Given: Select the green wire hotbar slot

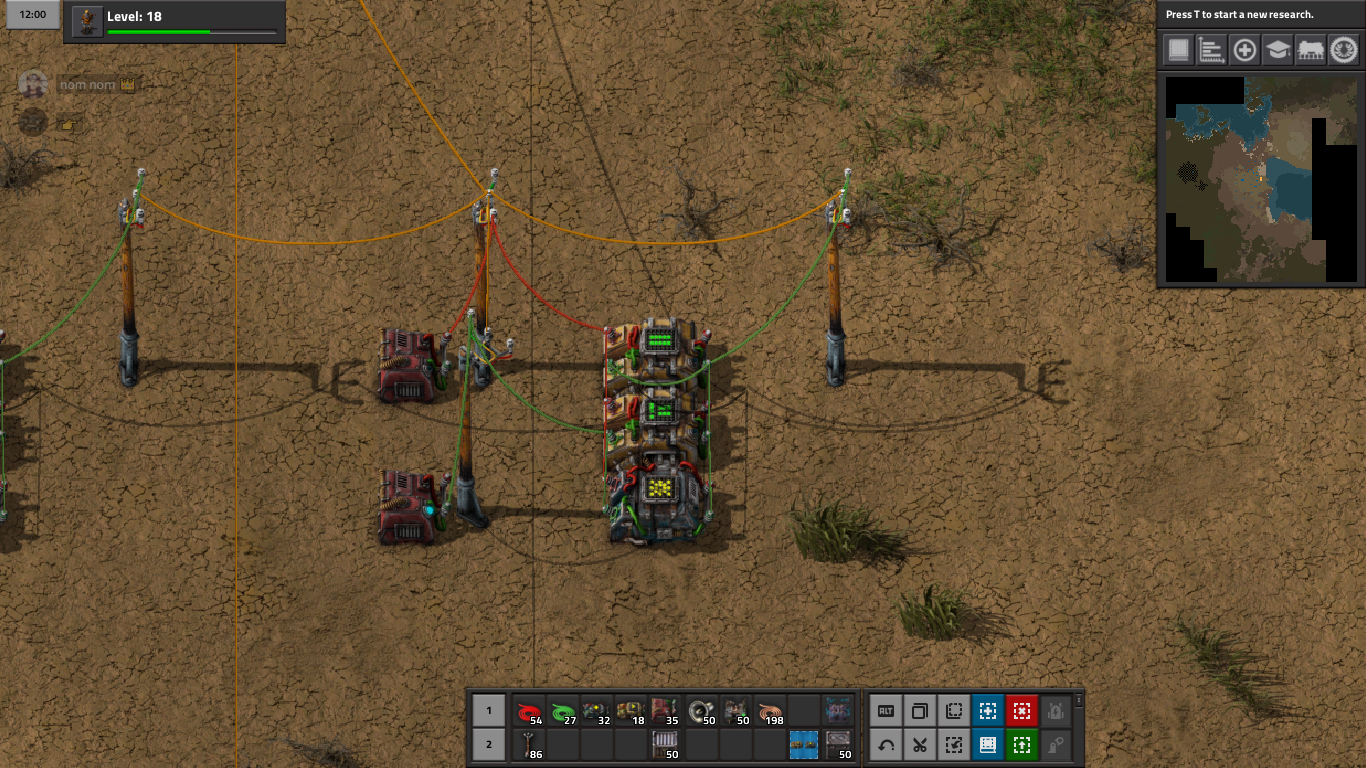Looking at the screenshot, I should [564, 711].
